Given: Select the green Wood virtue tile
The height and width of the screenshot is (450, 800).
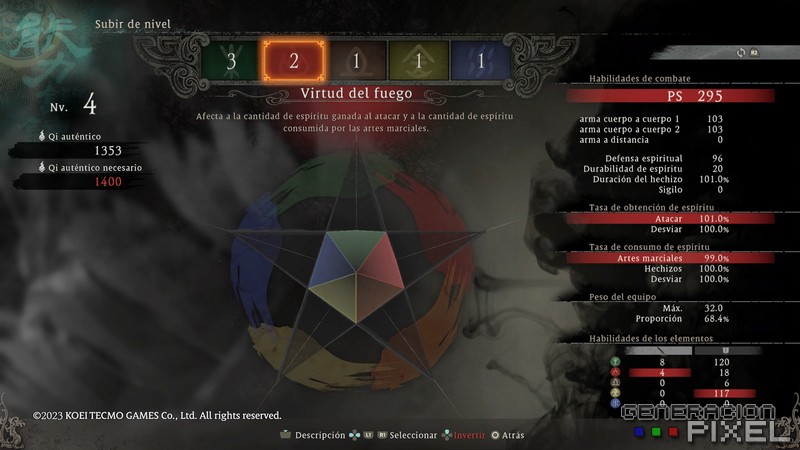Looking at the screenshot, I should pos(232,60).
